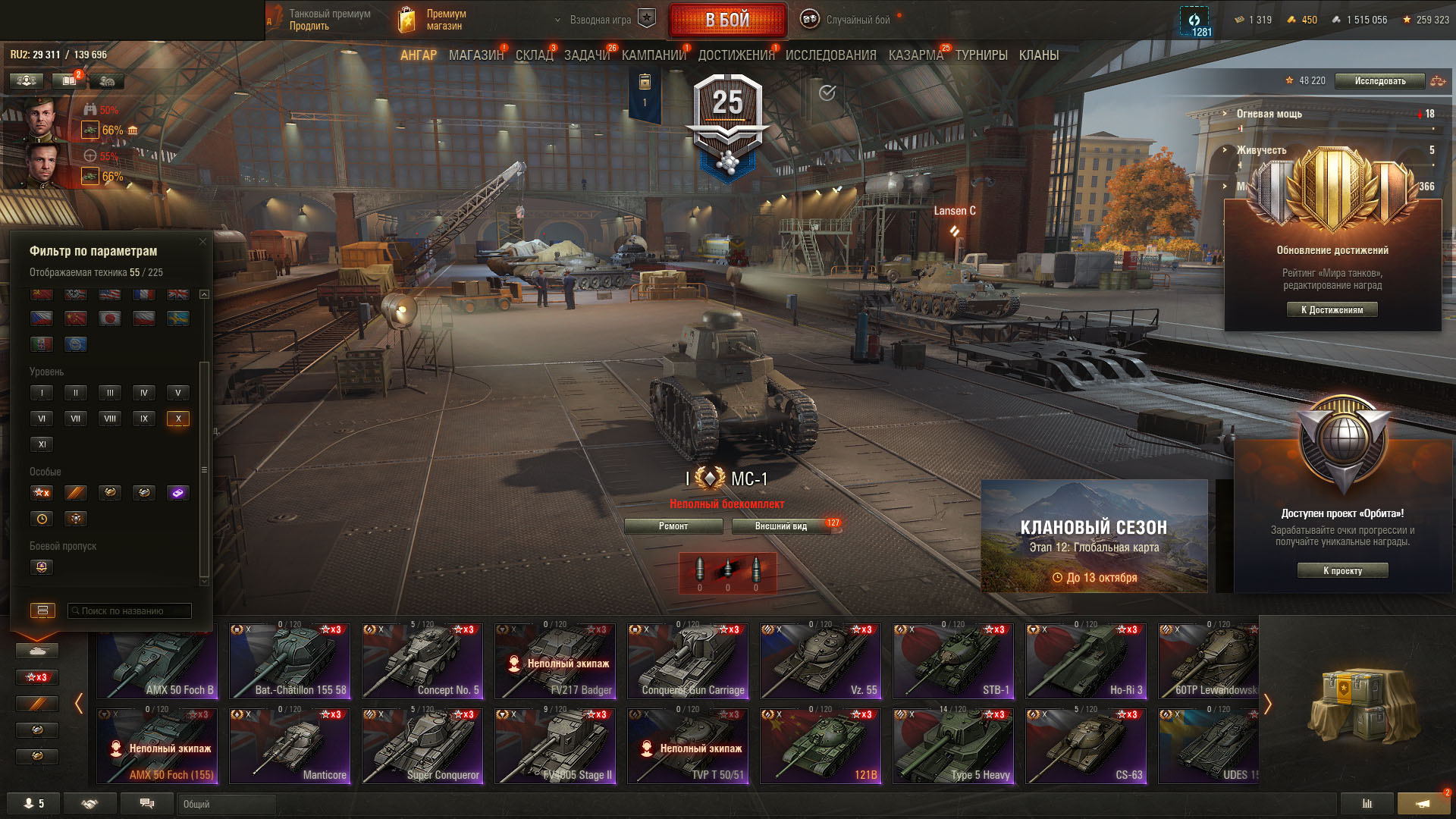Go to the ДОСТИЖЕНИЯ tab

coord(736,55)
